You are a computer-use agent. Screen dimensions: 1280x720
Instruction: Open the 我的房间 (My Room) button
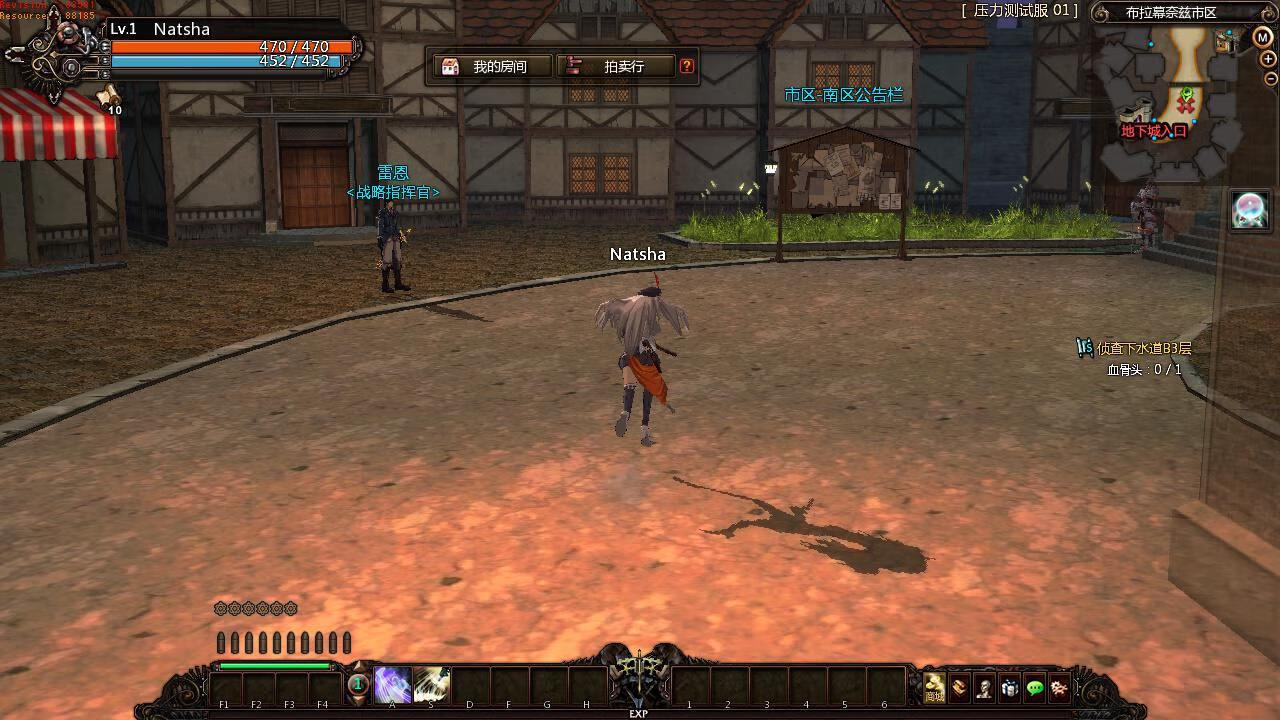489,67
